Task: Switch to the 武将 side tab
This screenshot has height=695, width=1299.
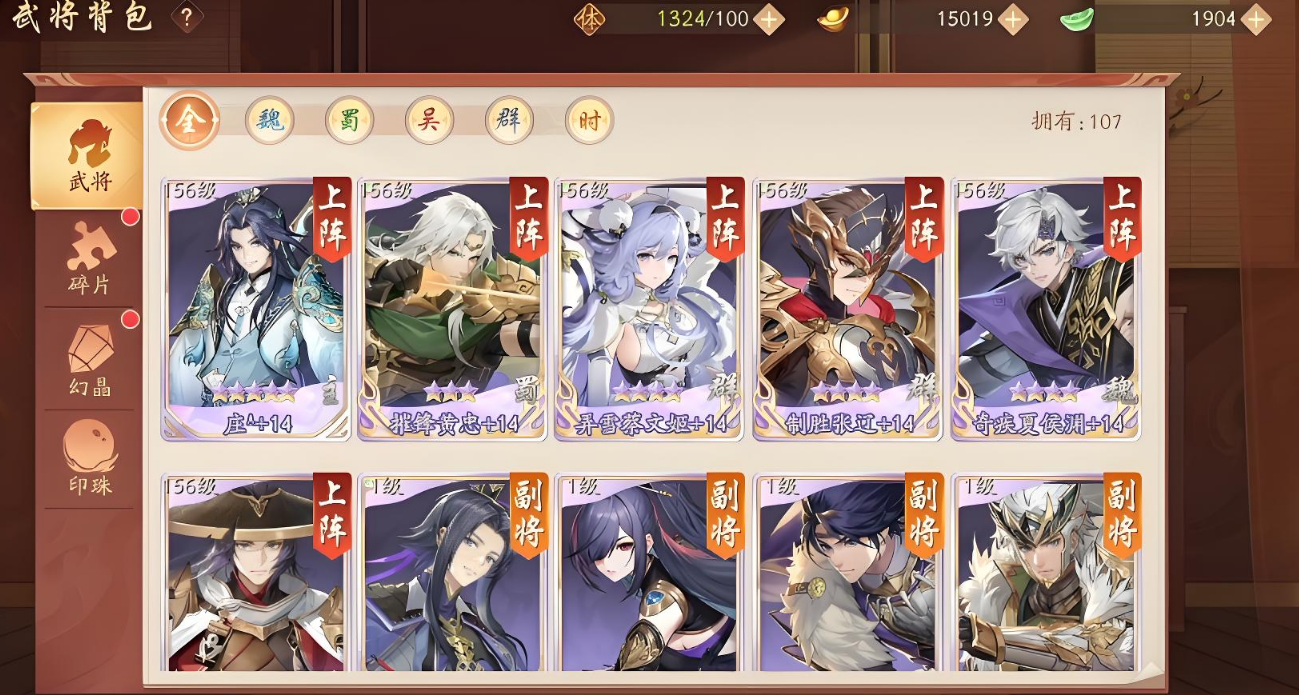Action: pyautogui.click(x=89, y=156)
